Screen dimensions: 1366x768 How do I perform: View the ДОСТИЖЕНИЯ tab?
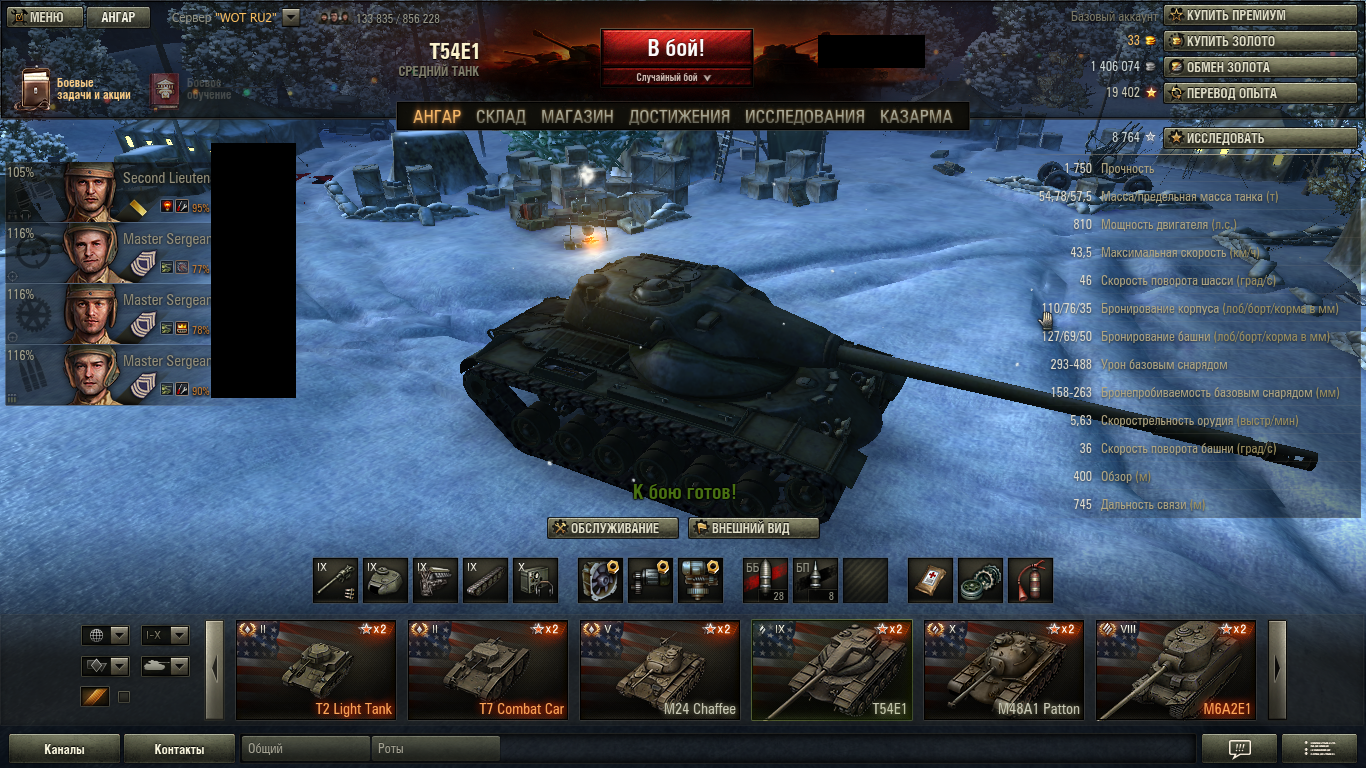point(679,116)
